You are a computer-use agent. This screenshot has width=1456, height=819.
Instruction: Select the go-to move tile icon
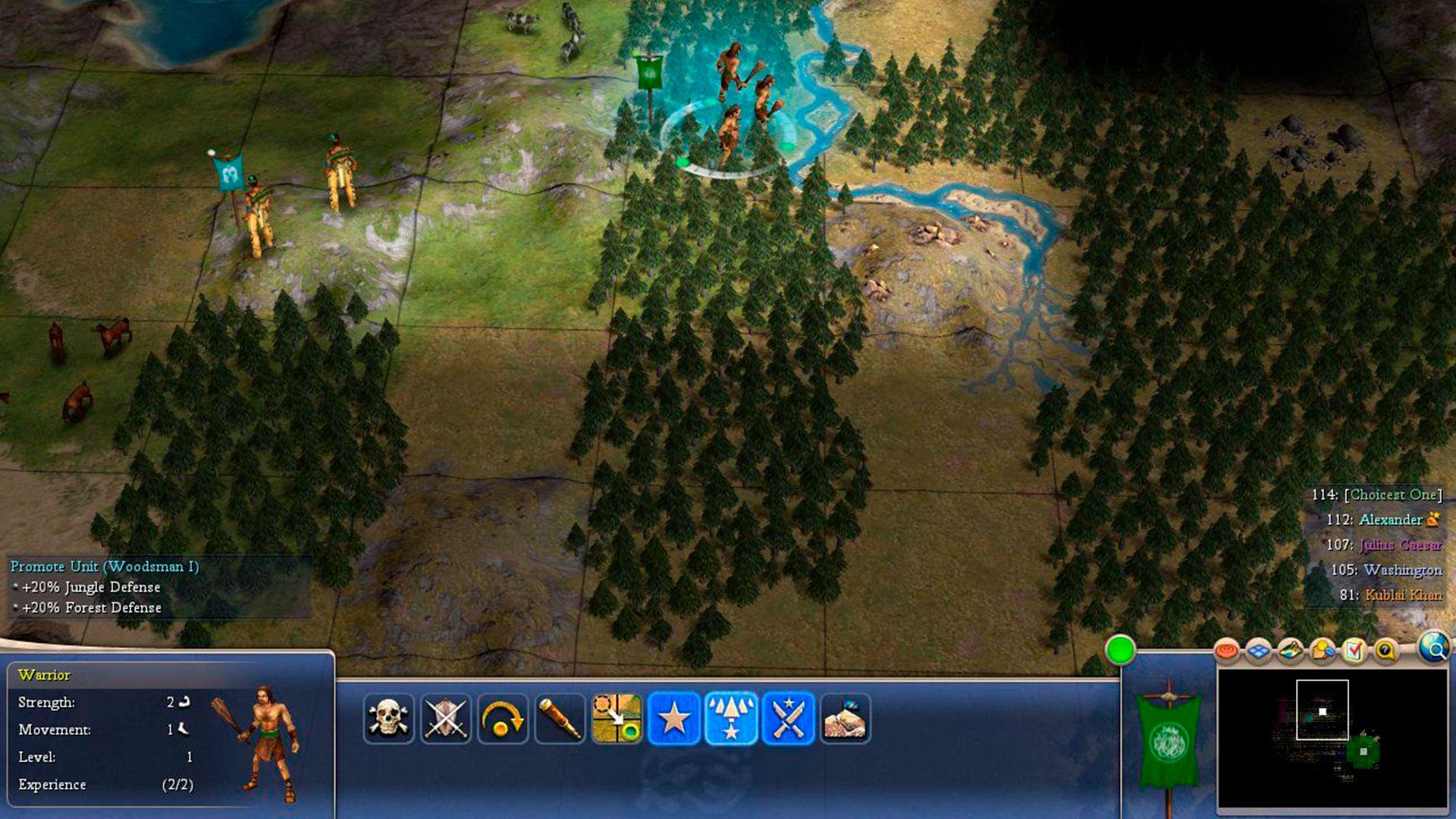point(617,718)
